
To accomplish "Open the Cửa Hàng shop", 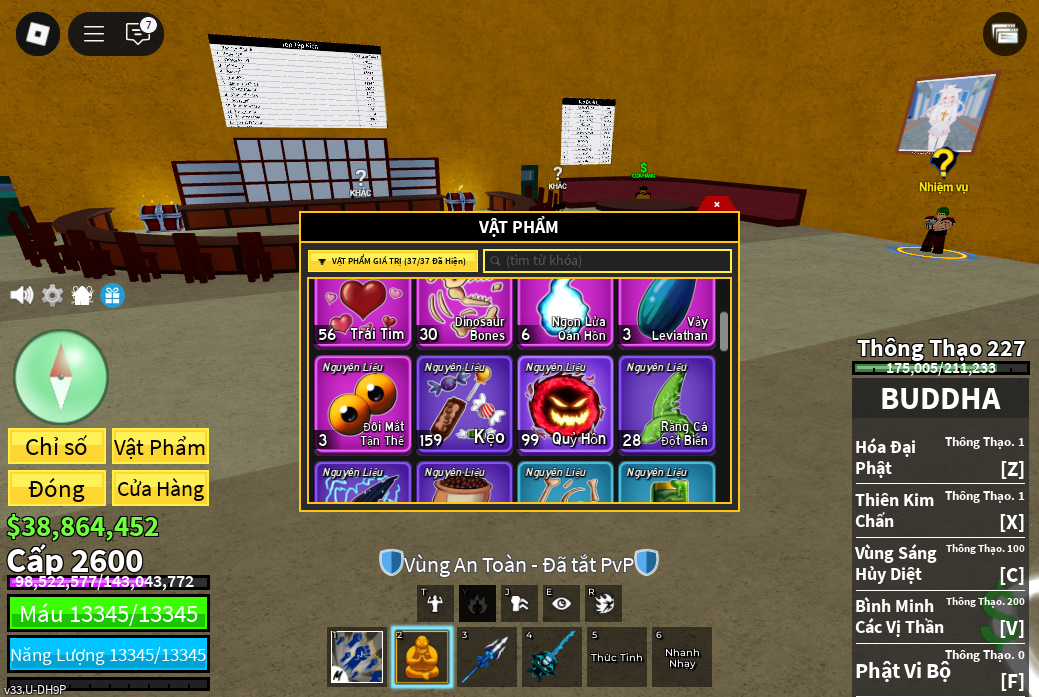I will click(x=160, y=489).
